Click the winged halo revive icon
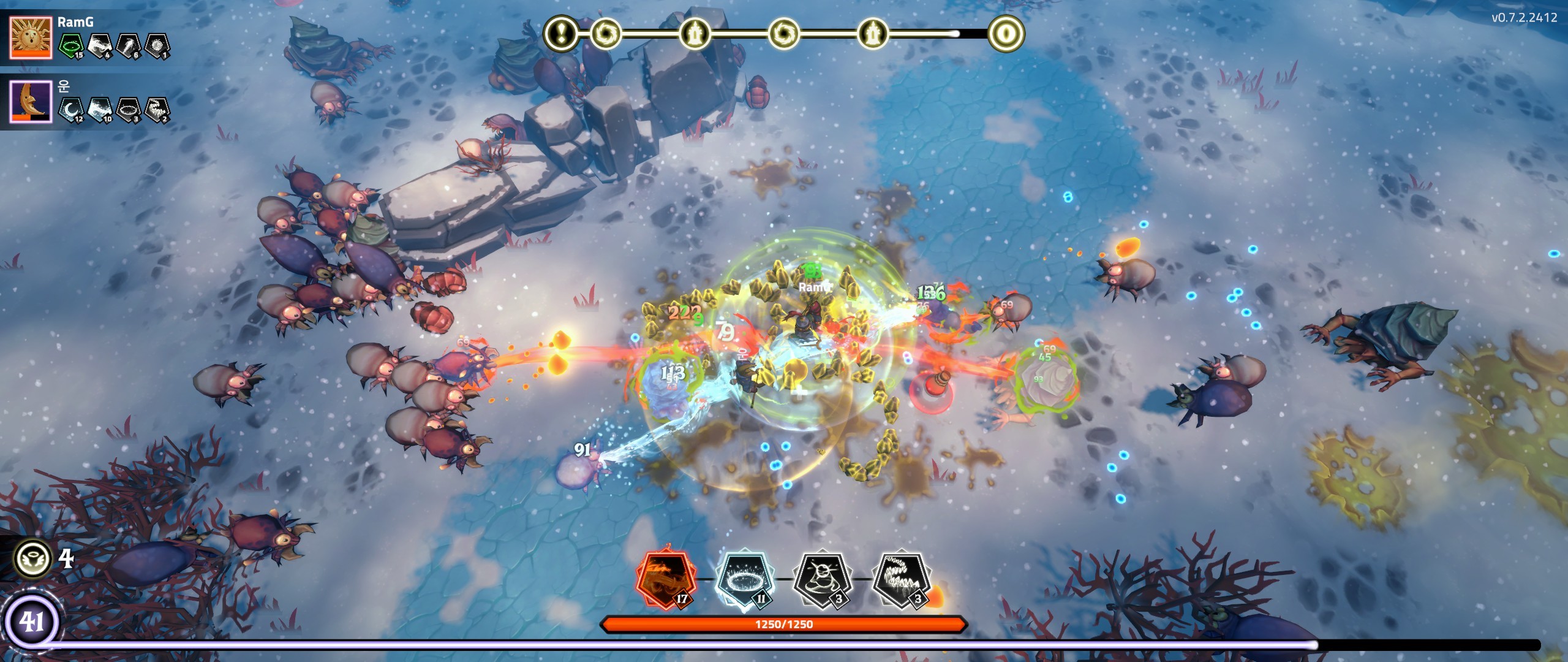Screen dimensions: 1568x662 point(32,558)
